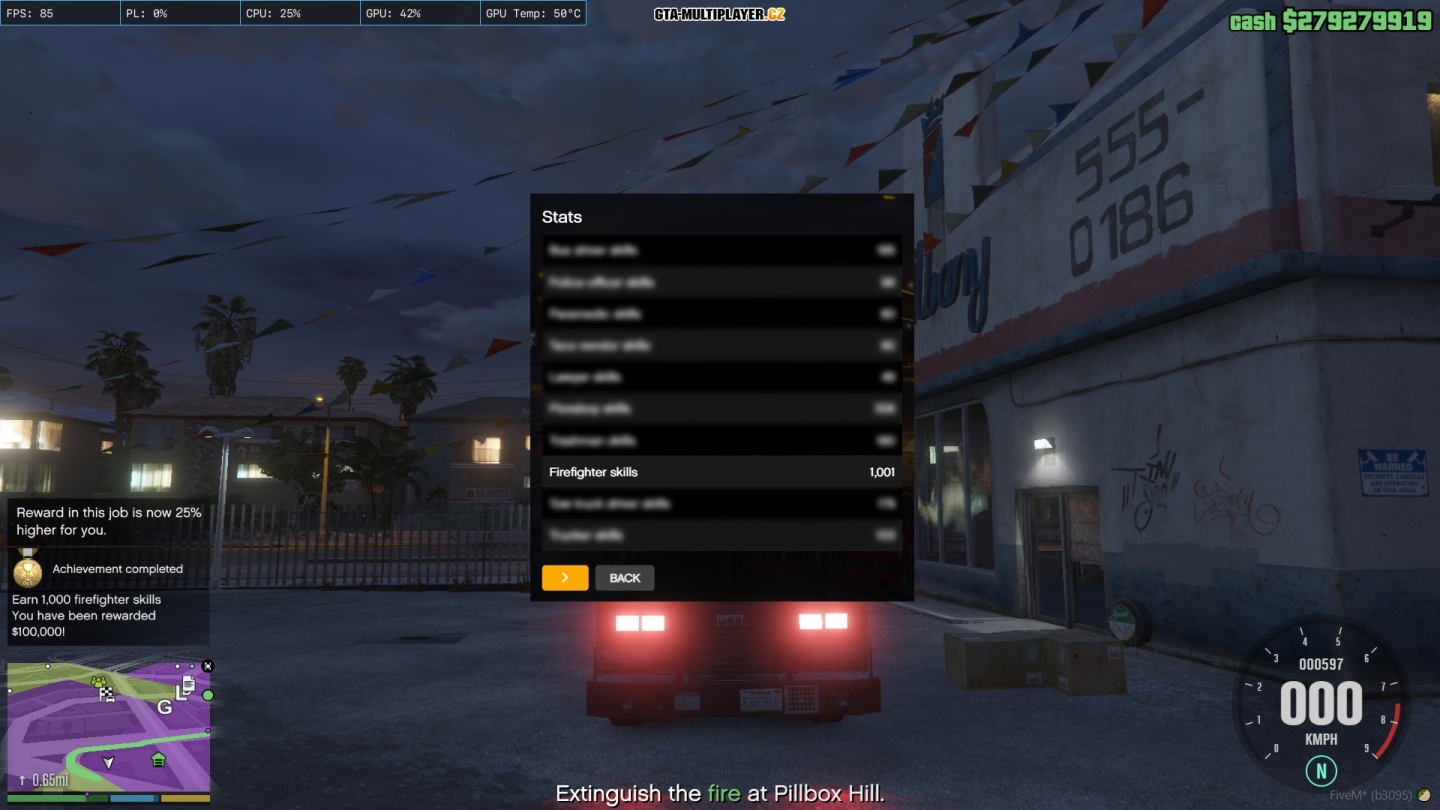
Task: Close the minimap overlay with its X button
Action: tap(208, 666)
